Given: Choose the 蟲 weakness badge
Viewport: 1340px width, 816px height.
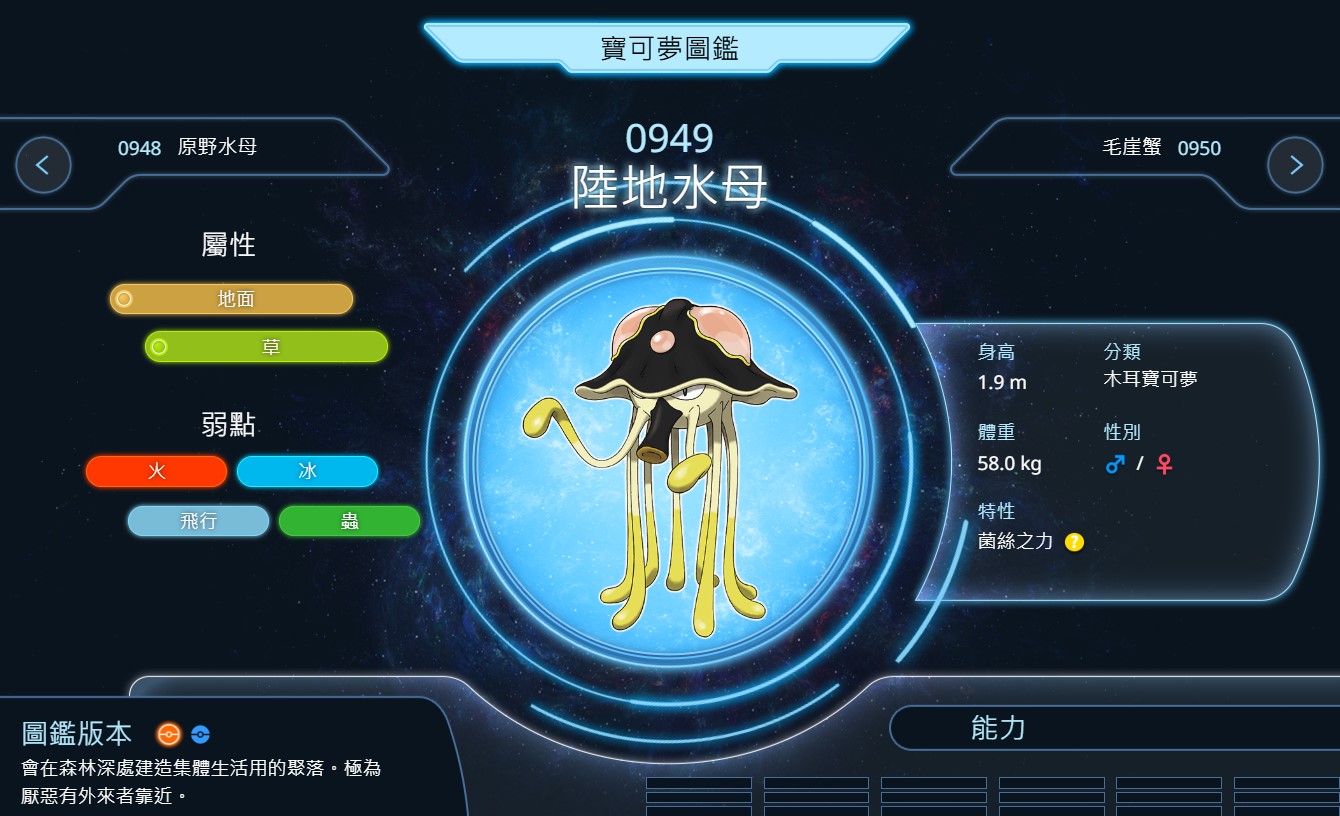Looking at the screenshot, I should 349,521.
